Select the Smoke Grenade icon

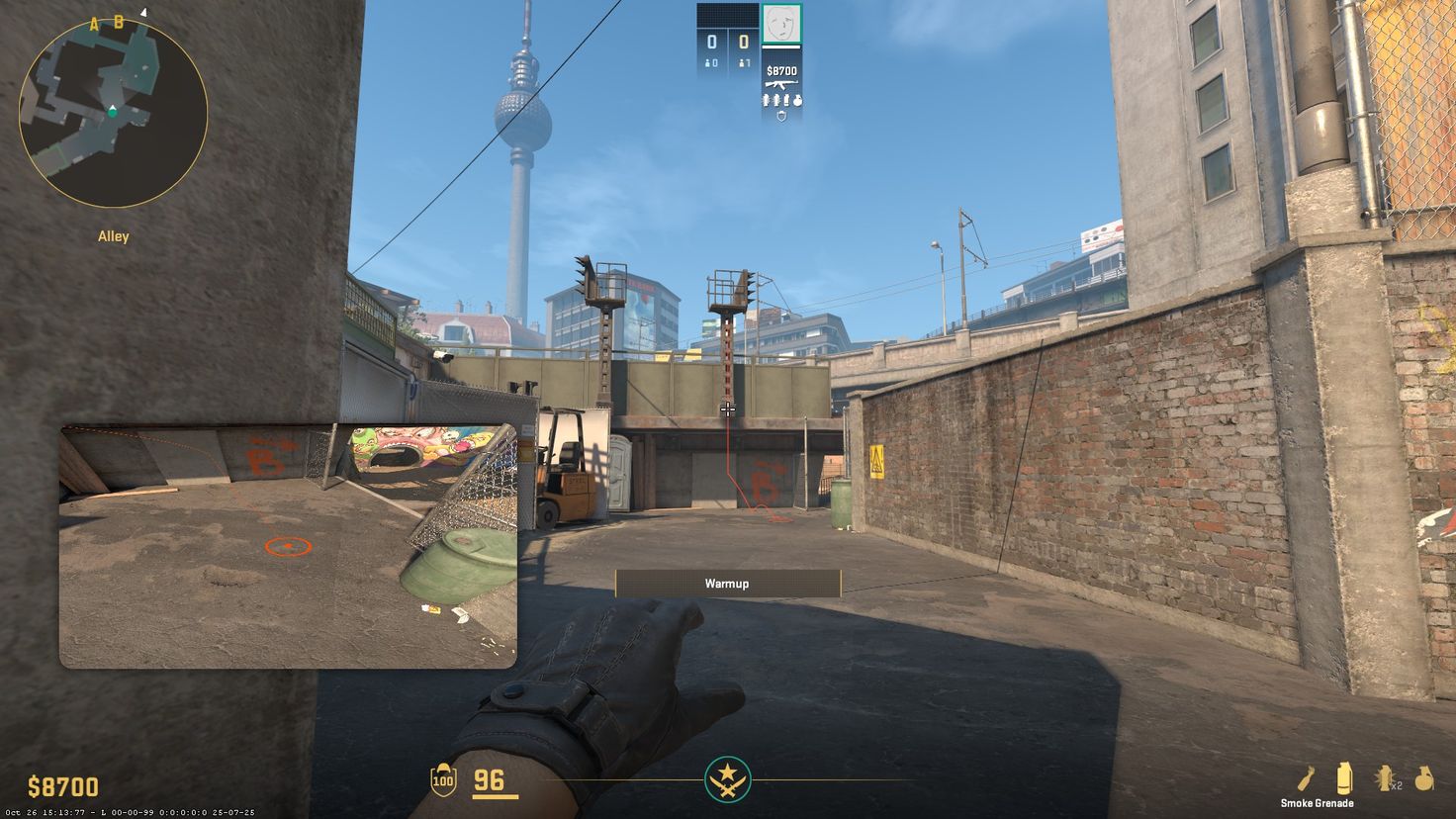[1343, 777]
